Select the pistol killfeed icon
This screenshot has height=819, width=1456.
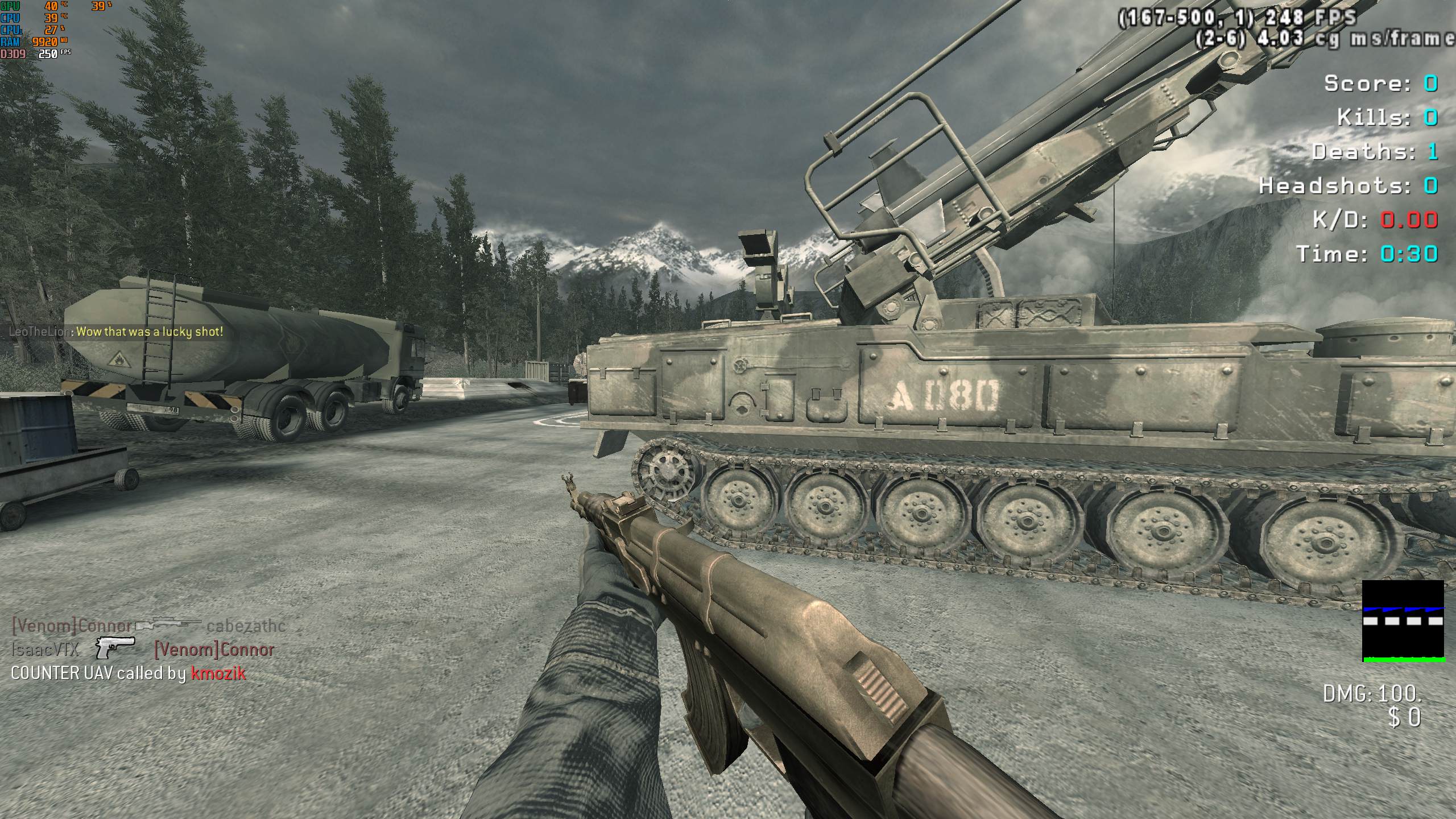point(115,647)
